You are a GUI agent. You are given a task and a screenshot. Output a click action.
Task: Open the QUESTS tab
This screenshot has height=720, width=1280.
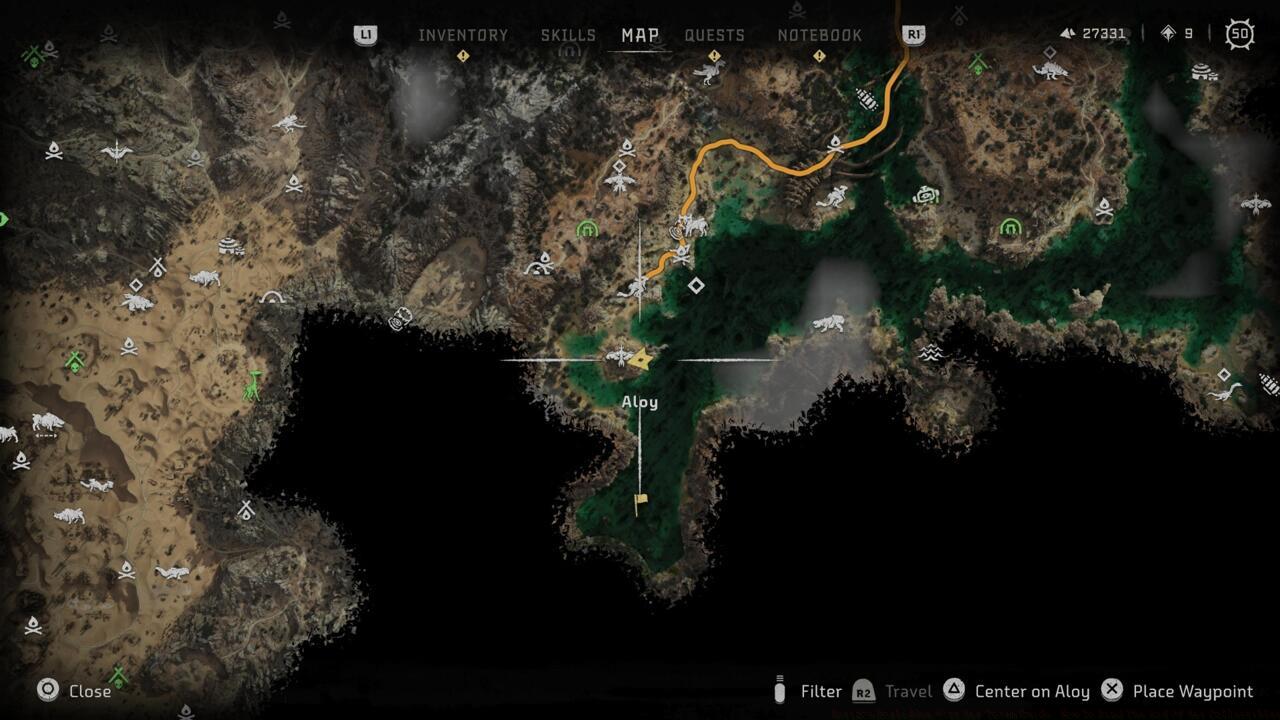[x=714, y=34]
